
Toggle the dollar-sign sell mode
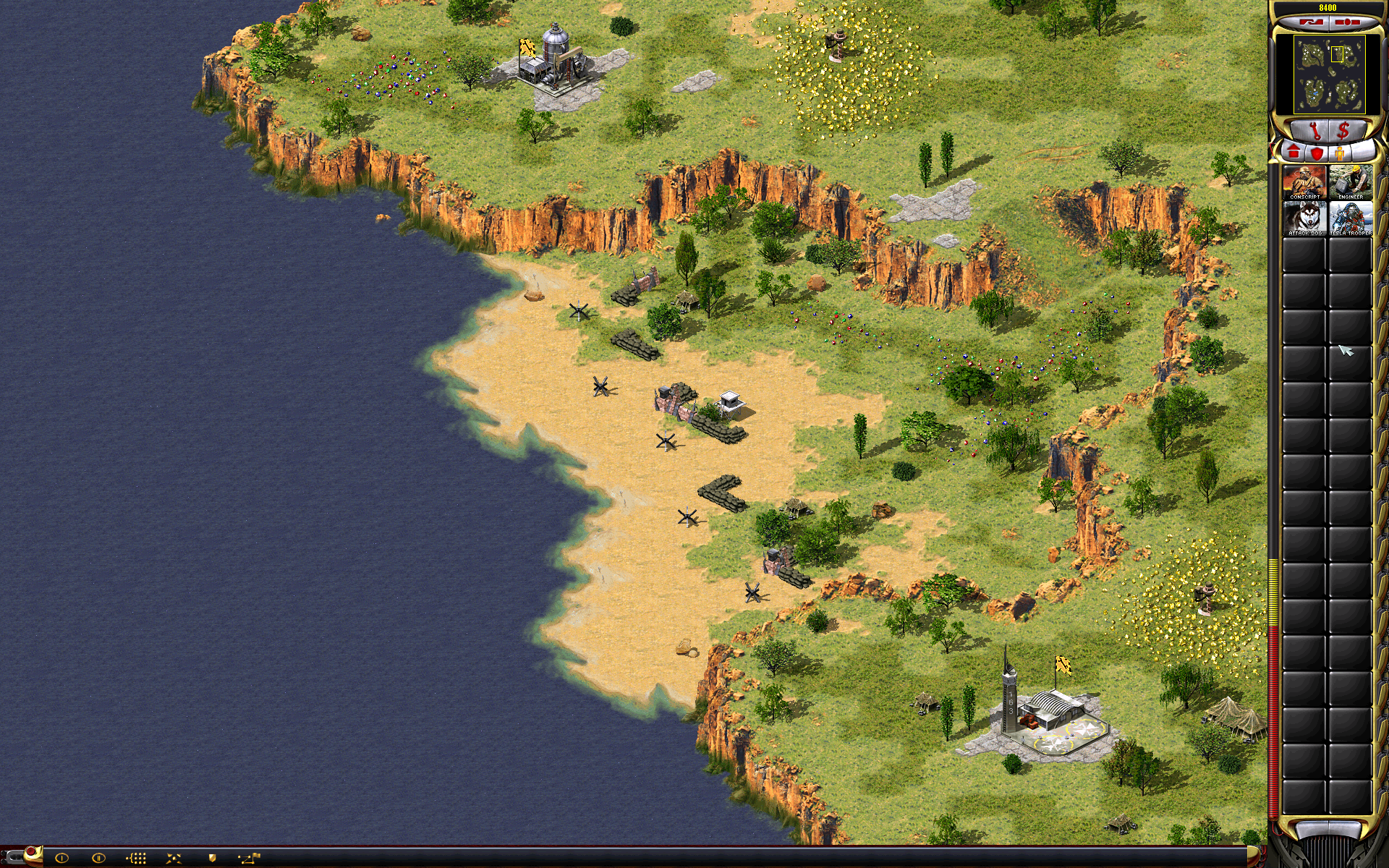1343,132
